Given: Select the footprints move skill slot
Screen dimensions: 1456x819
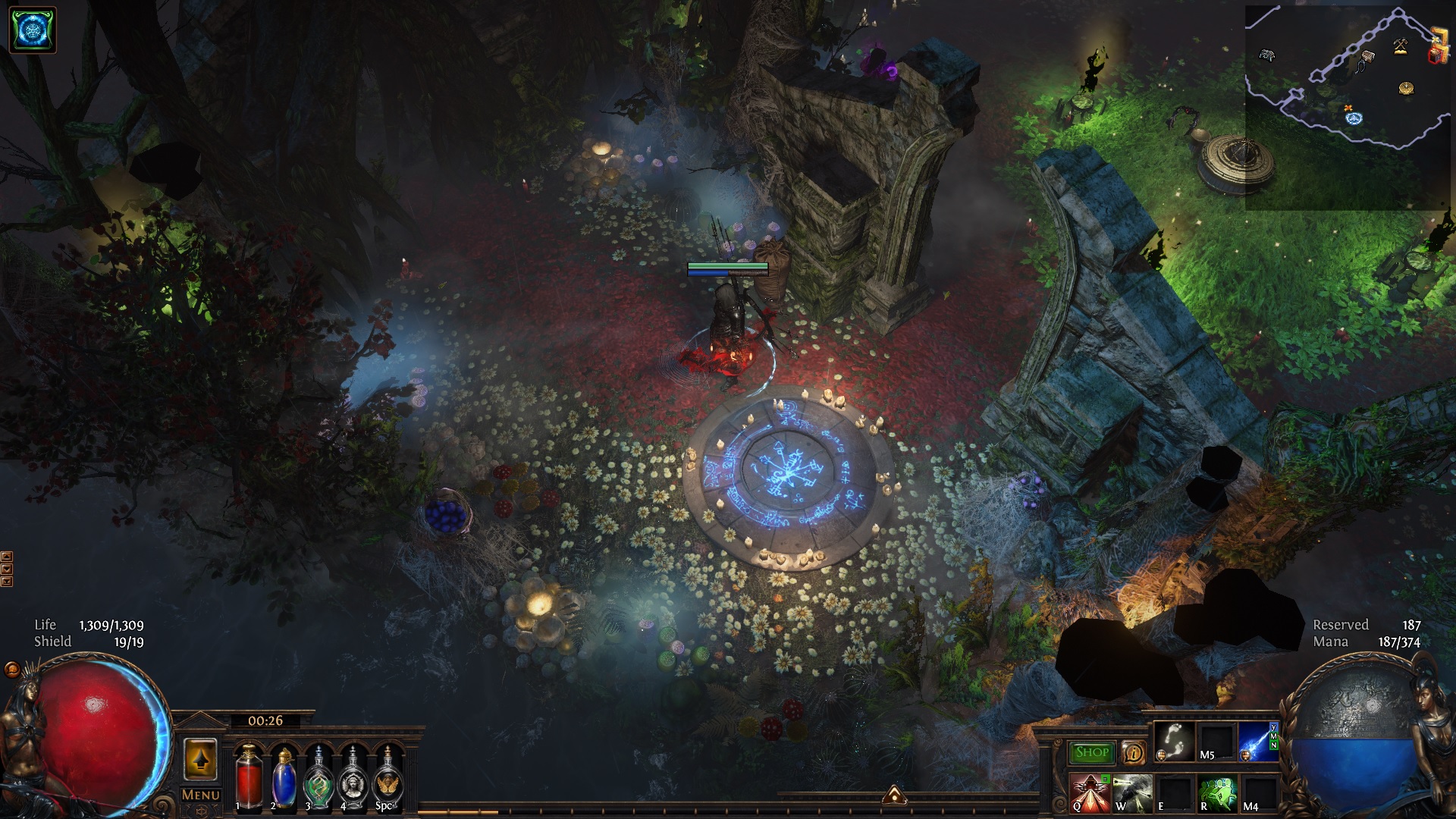Looking at the screenshot, I should point(1175,741).
